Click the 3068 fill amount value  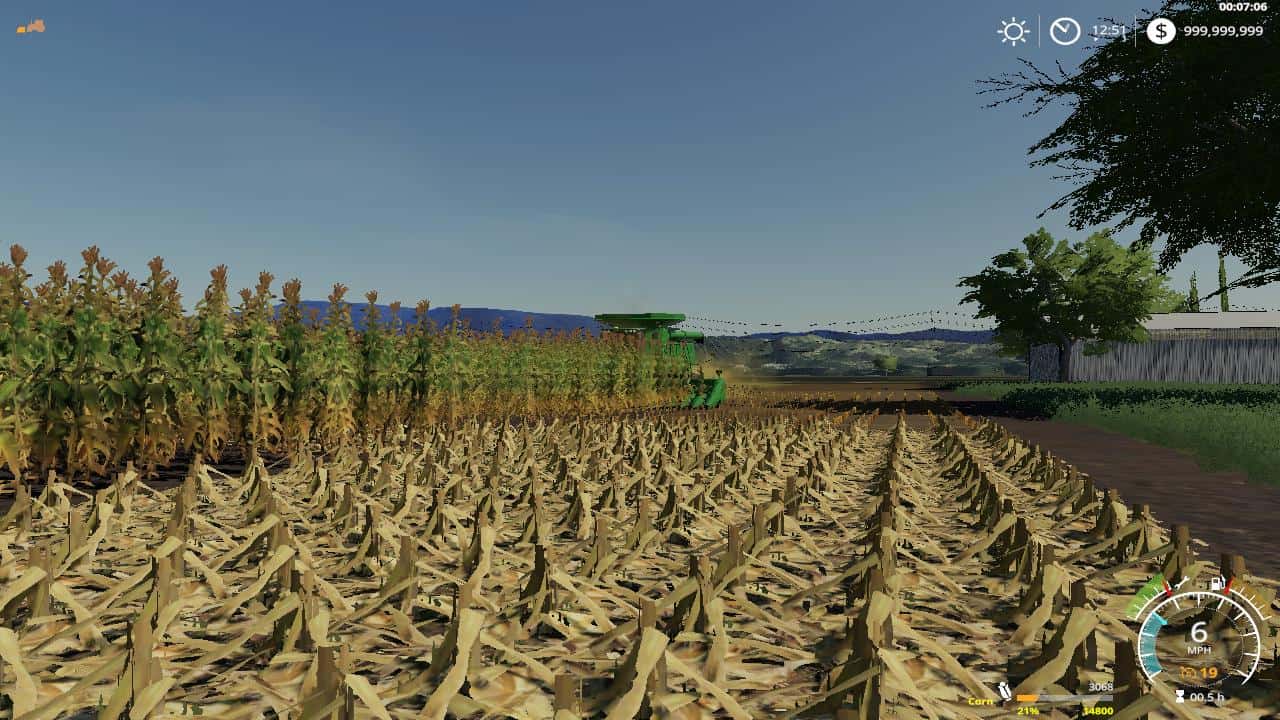click(x=1101, y=687)
